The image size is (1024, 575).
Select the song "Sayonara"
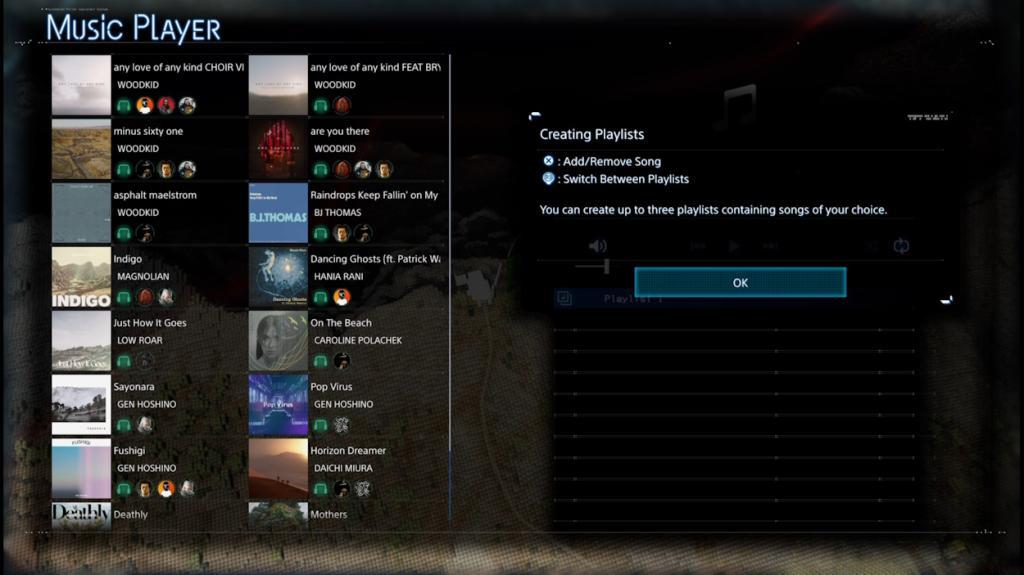[x=134, y=387]
